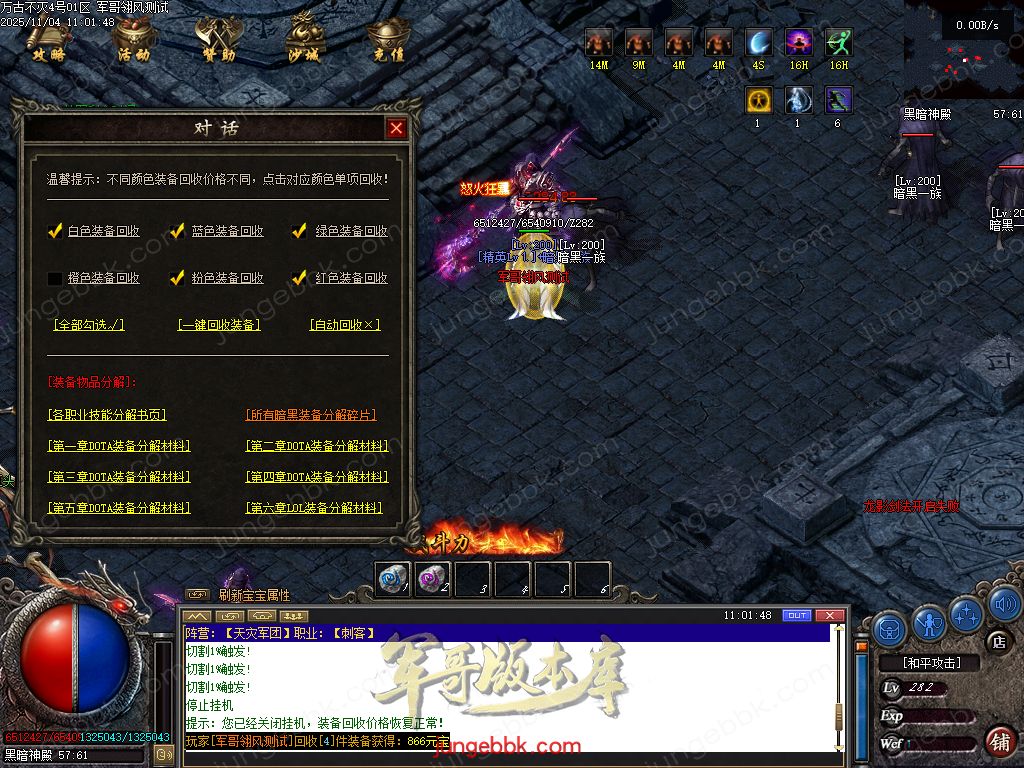Open the 充值 recharge menu
The width and height of the screenshot is (1024, 768).
(387, 40)
